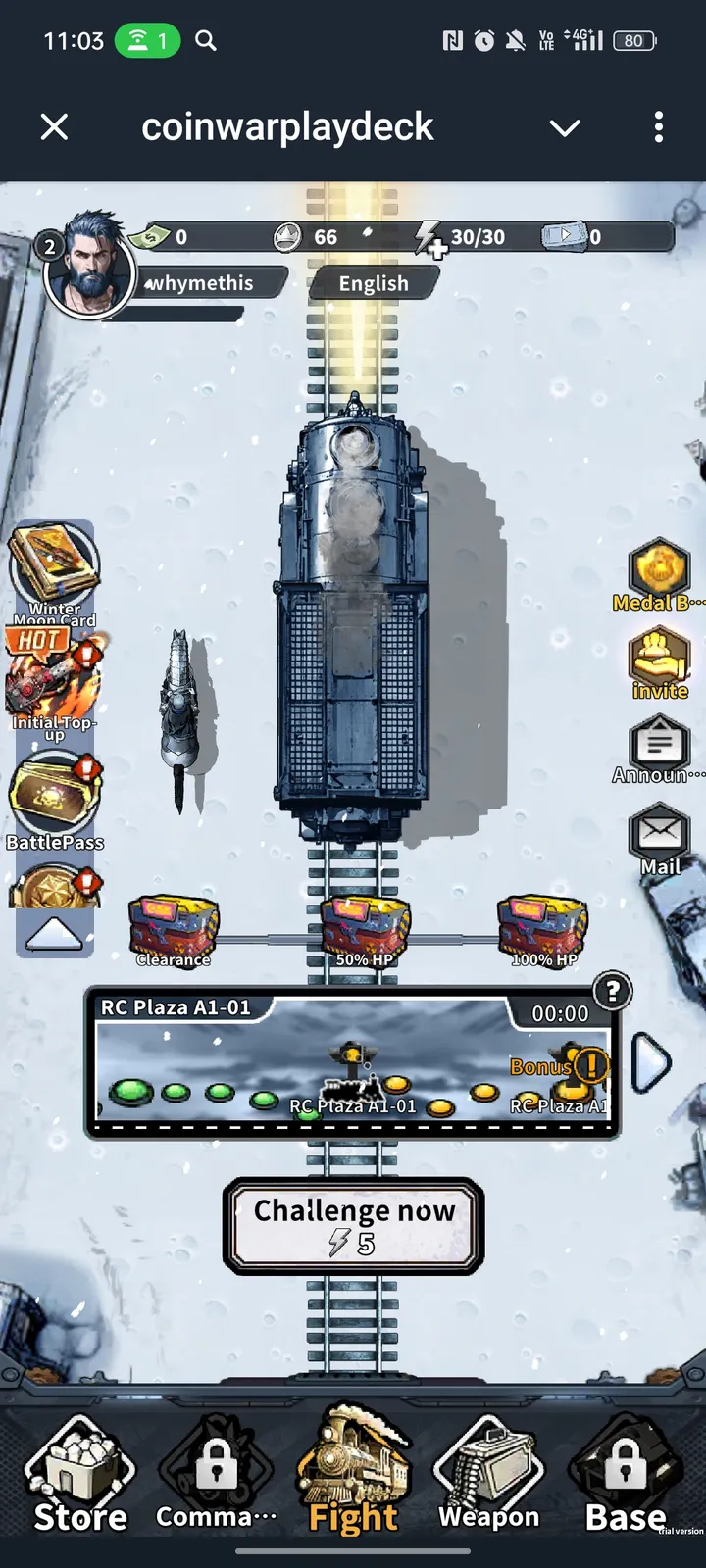Claim the 100% HP reward chest
This screenshot has width=706, height=1568.
coord(544,931)
